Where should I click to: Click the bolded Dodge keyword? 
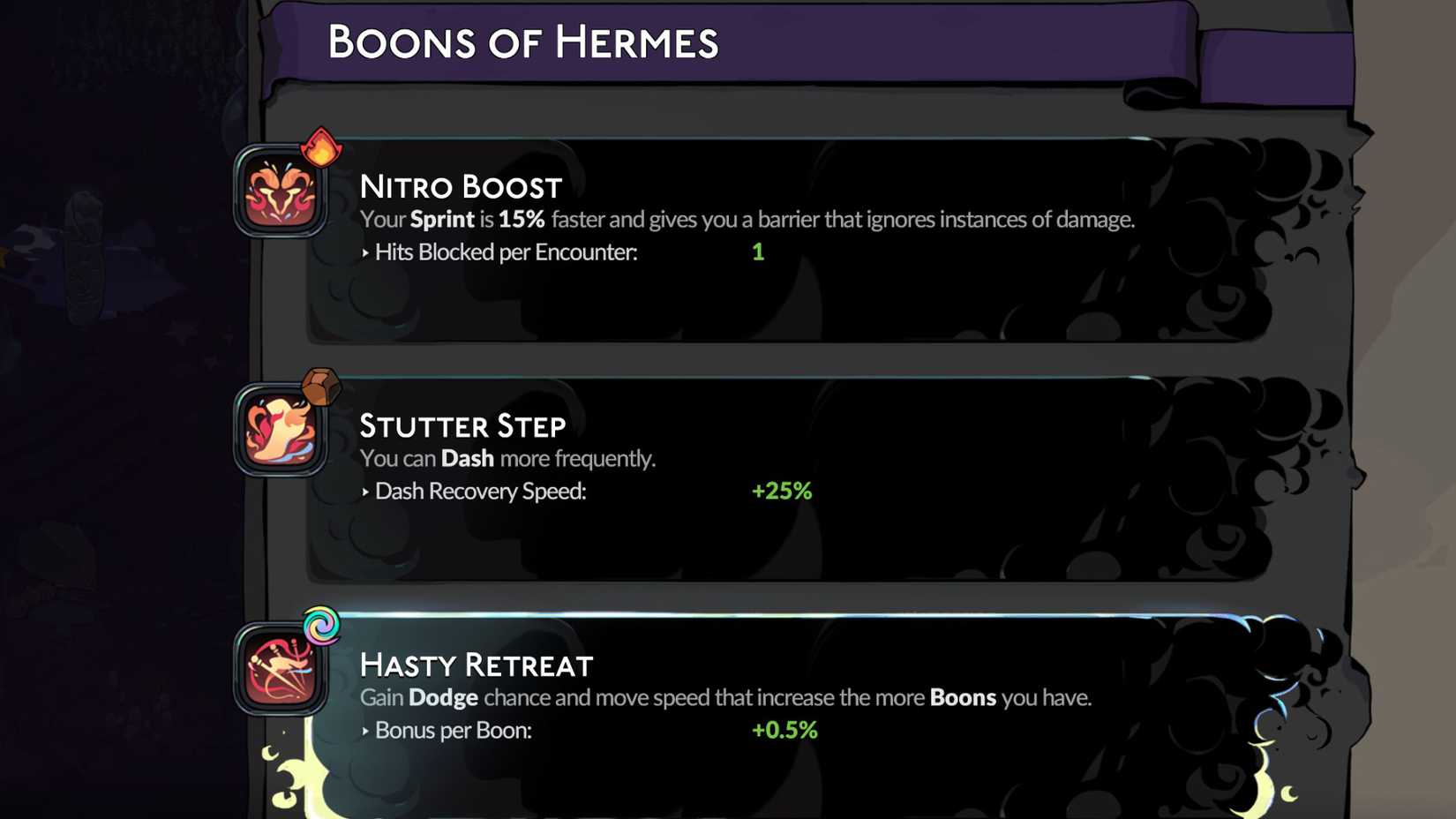coord(445,697)
